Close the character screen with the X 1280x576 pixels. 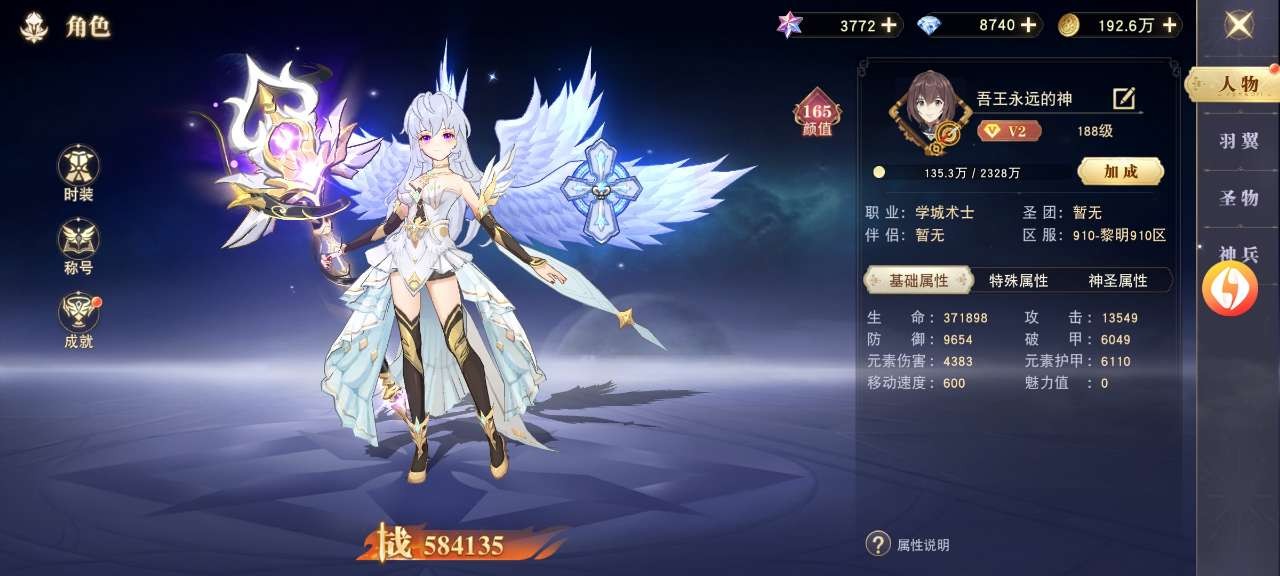pos(1239,25)
